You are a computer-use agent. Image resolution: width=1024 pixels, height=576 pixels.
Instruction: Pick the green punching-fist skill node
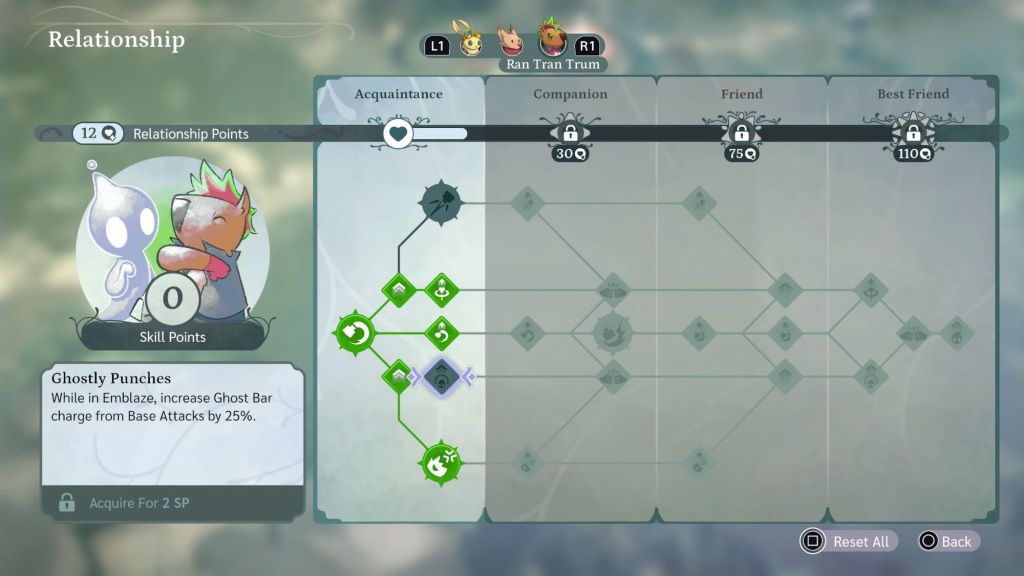440,463
